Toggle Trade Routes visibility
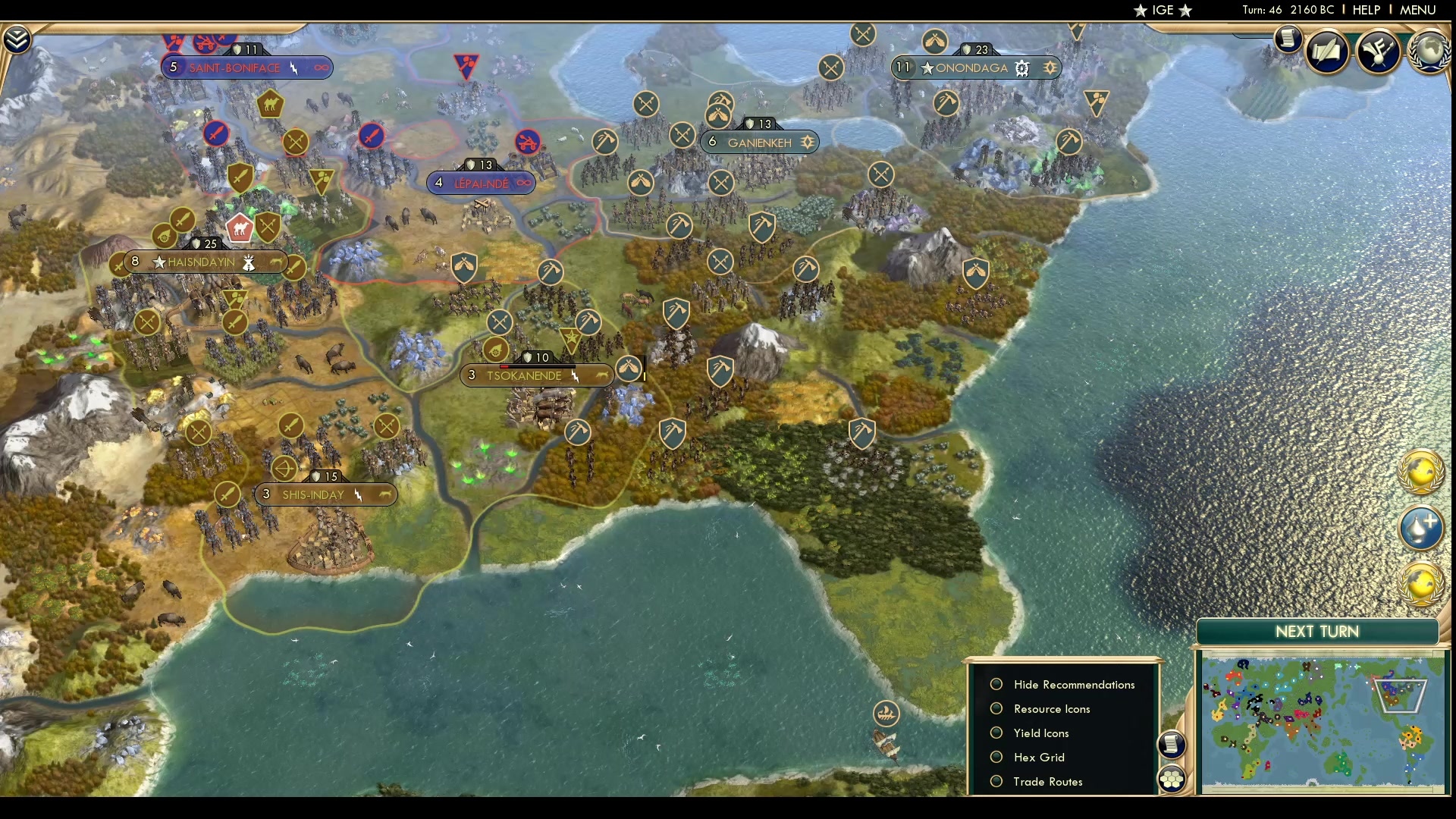The width and height of the screenshot is (1456, 819). tap(997, 781)
